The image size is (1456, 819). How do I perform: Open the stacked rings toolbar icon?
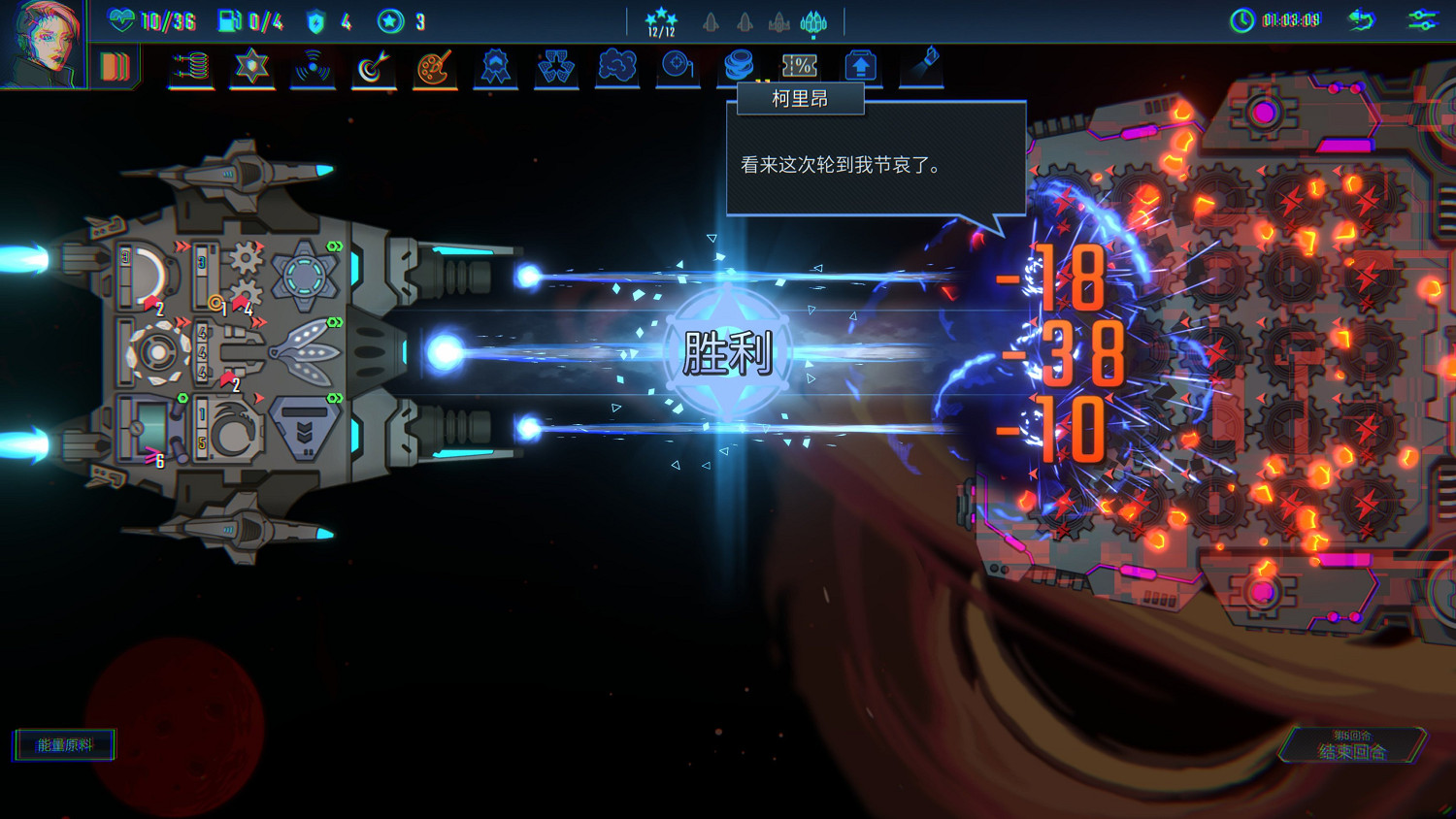(x=739, y=66)
